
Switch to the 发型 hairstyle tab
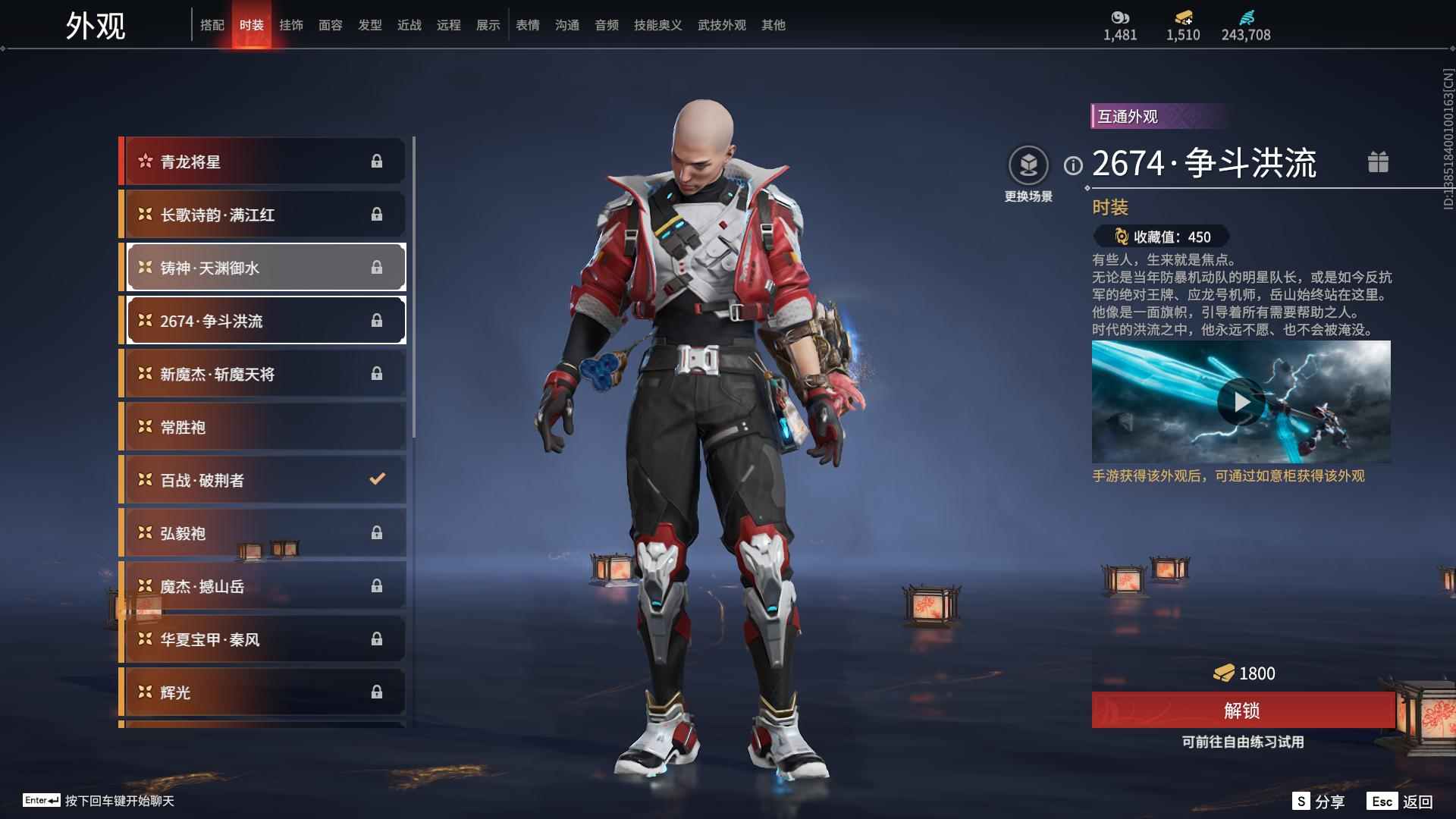click(370, 25)
